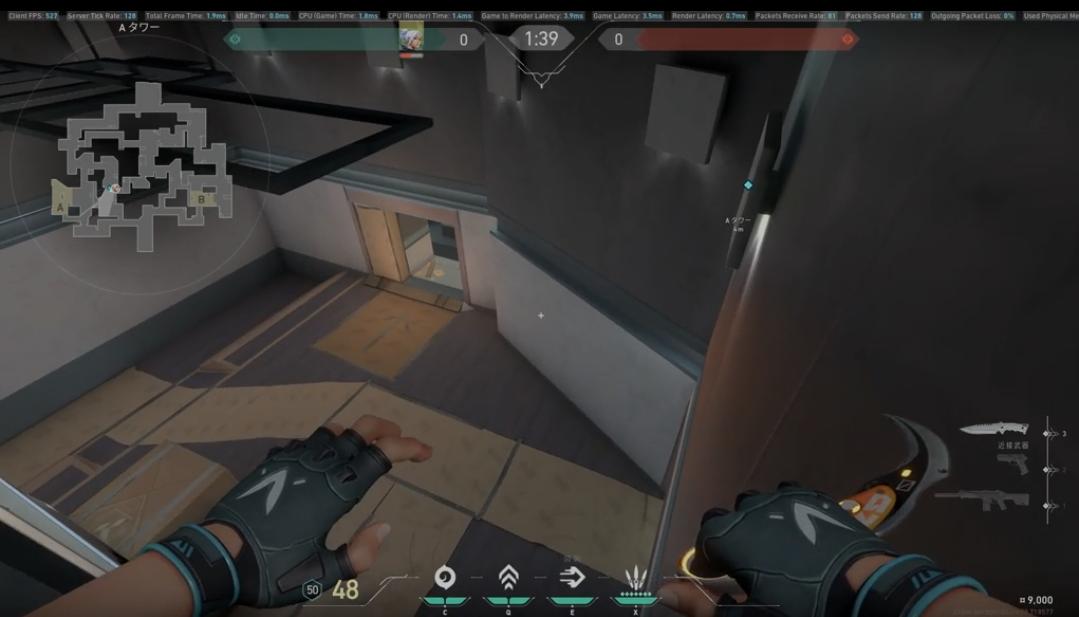1079x617 pixels.
Task: Switch to the pistol sidearm slot
Action: tap(1012, 463)
